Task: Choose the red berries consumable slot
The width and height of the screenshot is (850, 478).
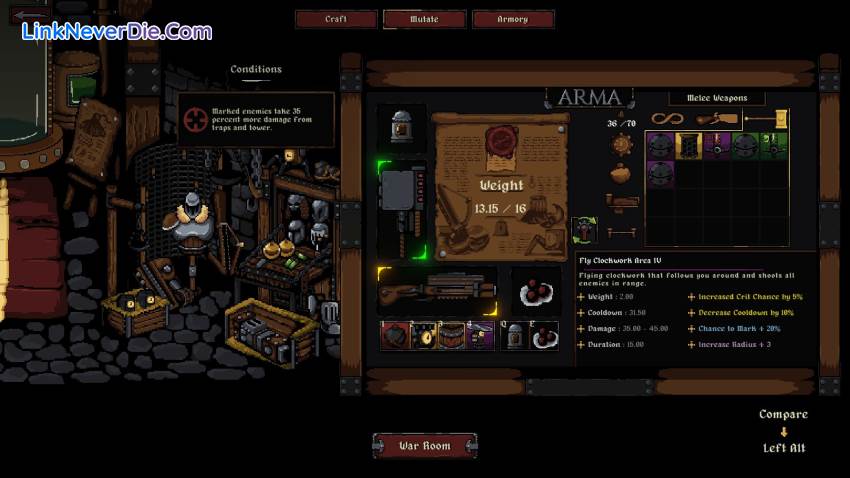Action: (537, 291)
